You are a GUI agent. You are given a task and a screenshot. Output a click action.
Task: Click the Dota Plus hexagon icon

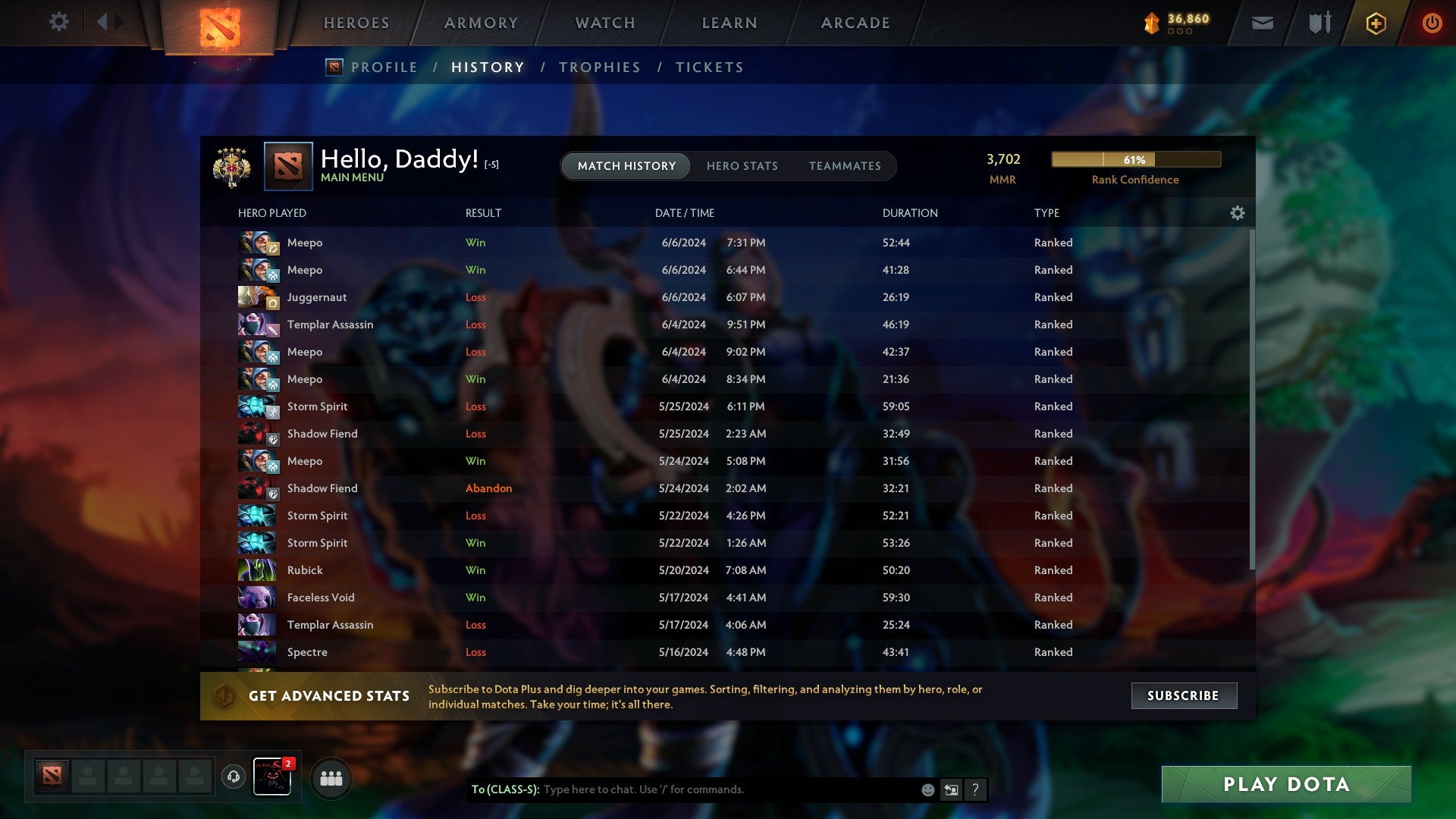pos(1376,23)
